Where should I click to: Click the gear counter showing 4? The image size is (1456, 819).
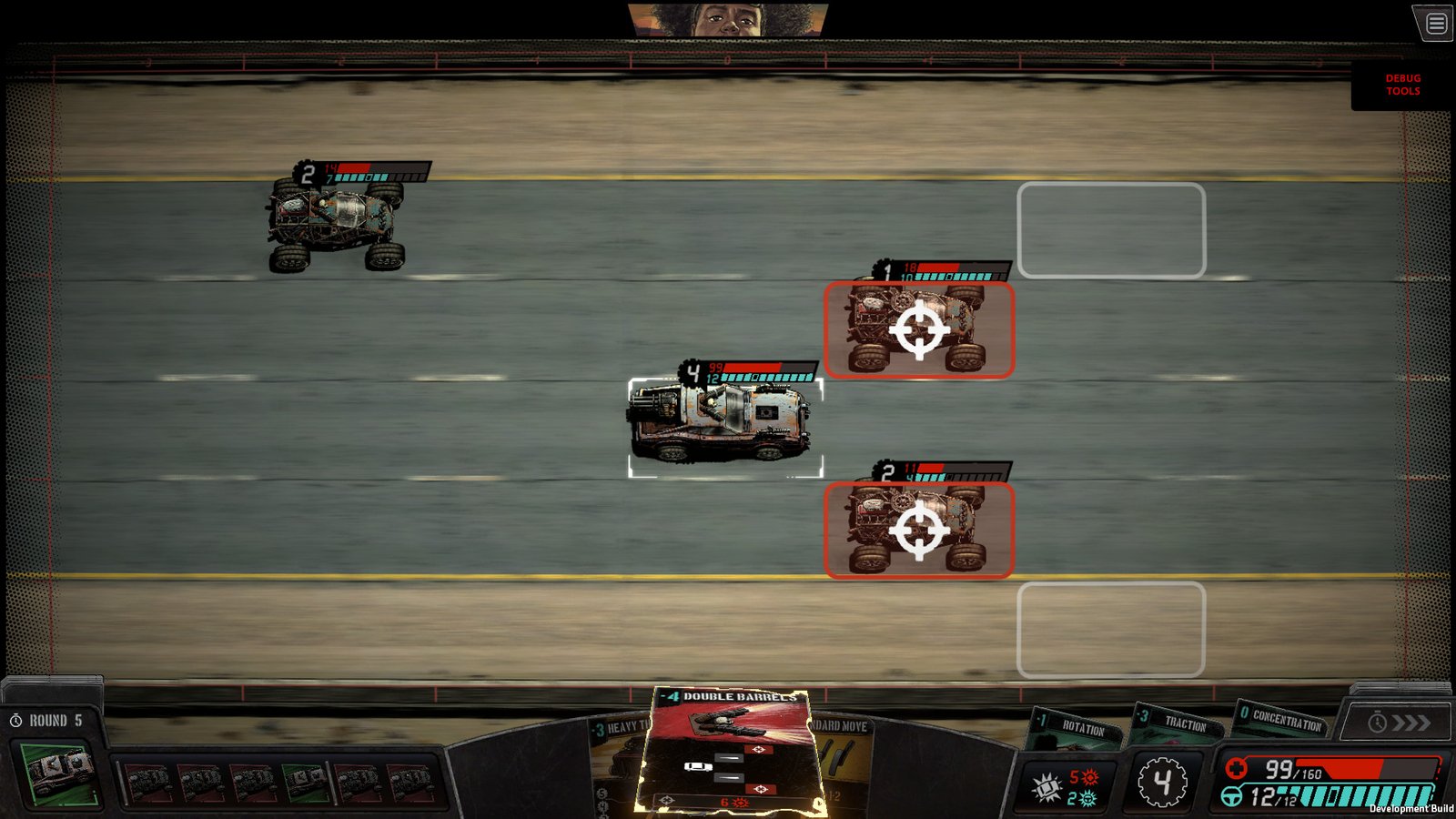tap(1162, 781)
